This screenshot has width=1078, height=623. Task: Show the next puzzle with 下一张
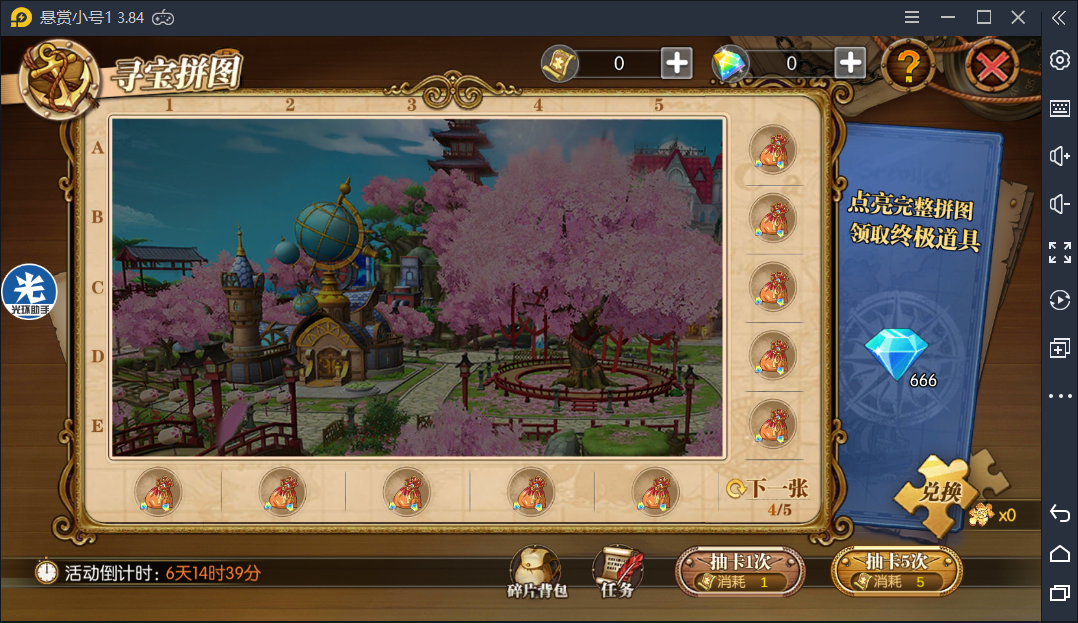click(x=769, y=488)
